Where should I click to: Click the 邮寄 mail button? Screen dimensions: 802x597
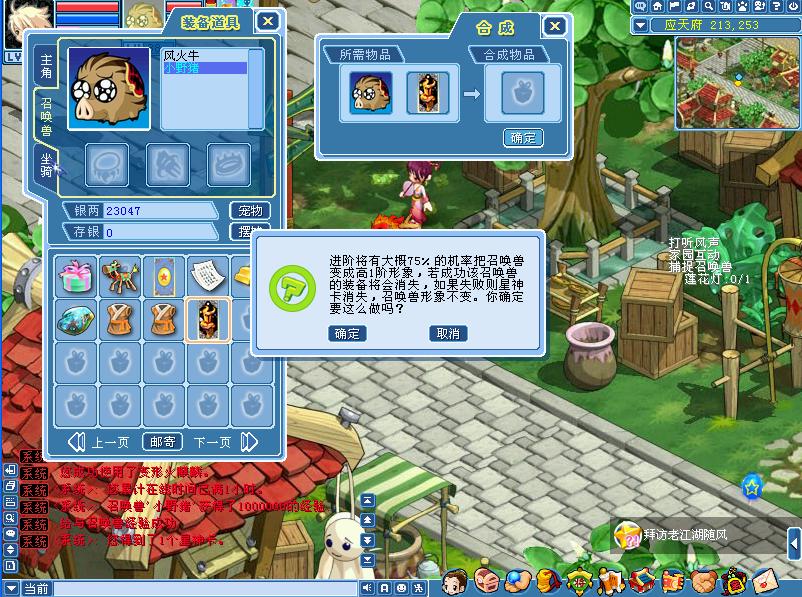point(163,442)
